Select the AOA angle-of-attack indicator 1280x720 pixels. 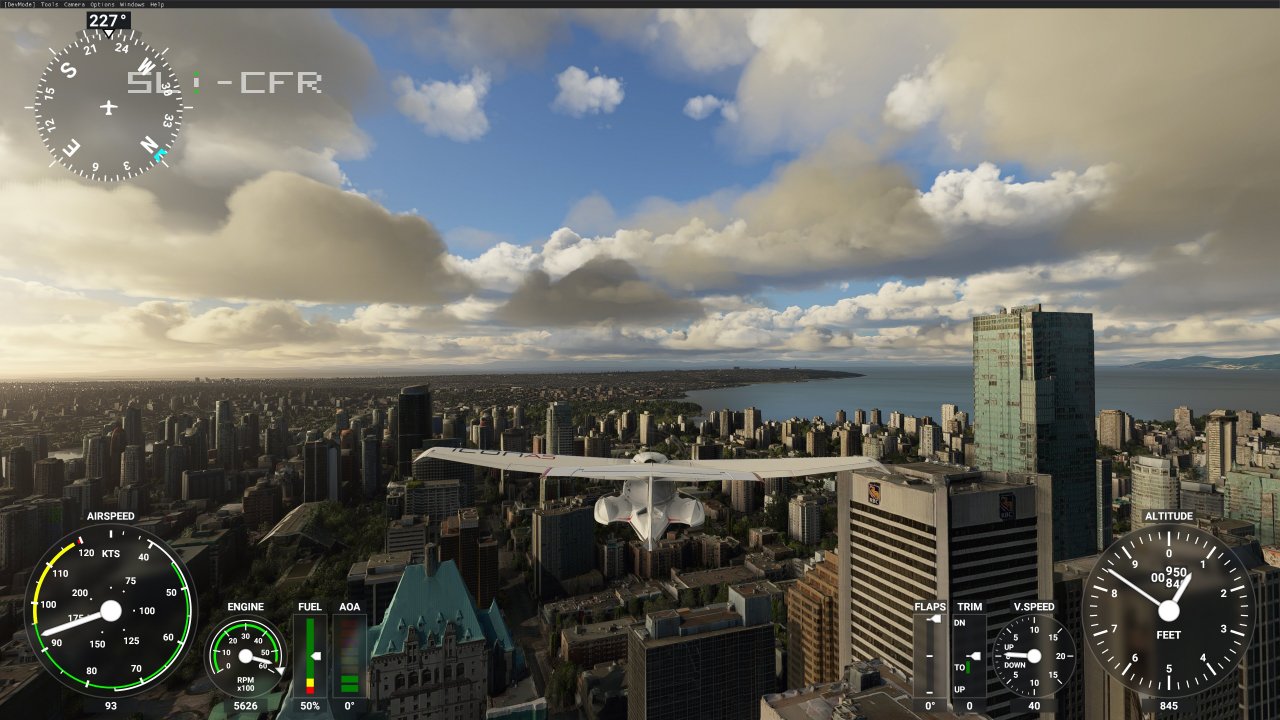(348, 655)
